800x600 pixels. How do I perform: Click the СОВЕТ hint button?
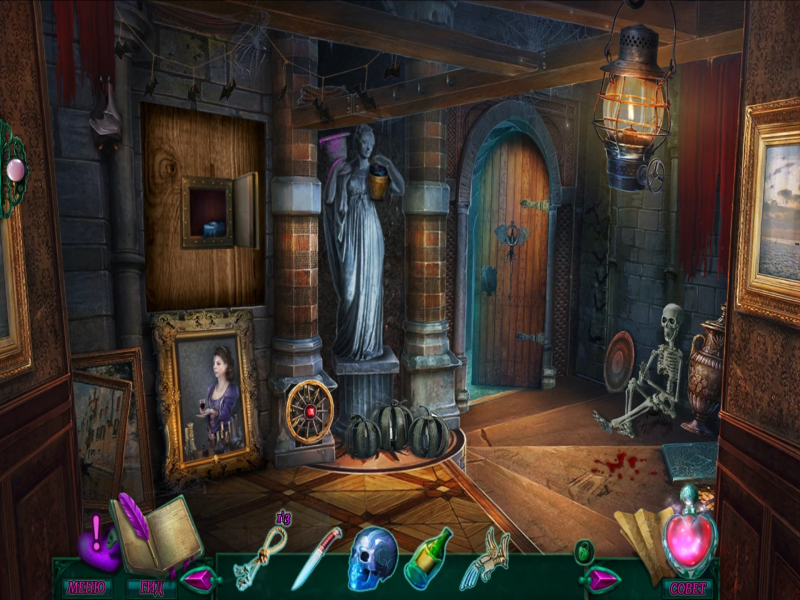coord(689,587)
